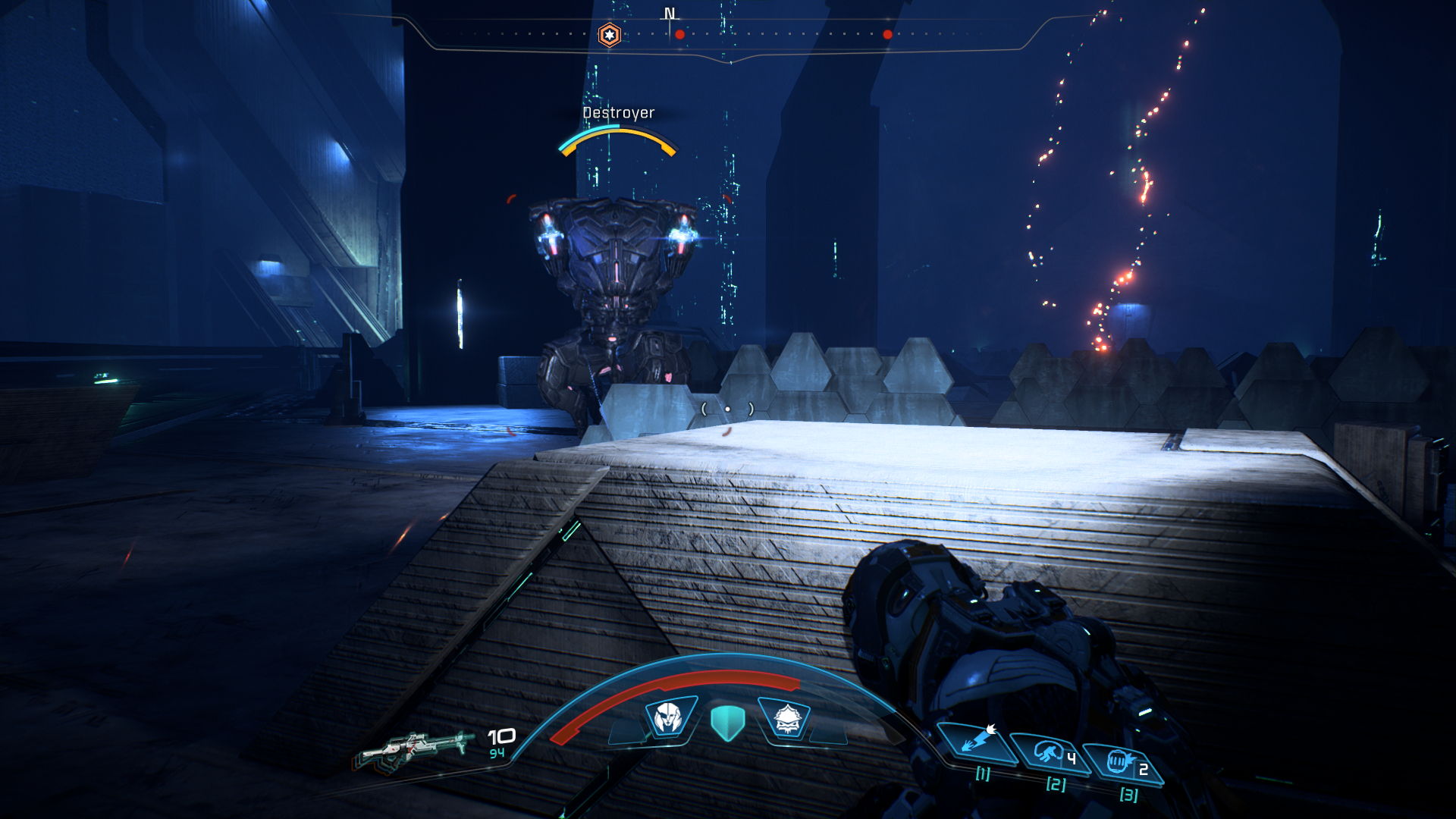Trigger the fist punch power in slot 3

(1120, 761)
